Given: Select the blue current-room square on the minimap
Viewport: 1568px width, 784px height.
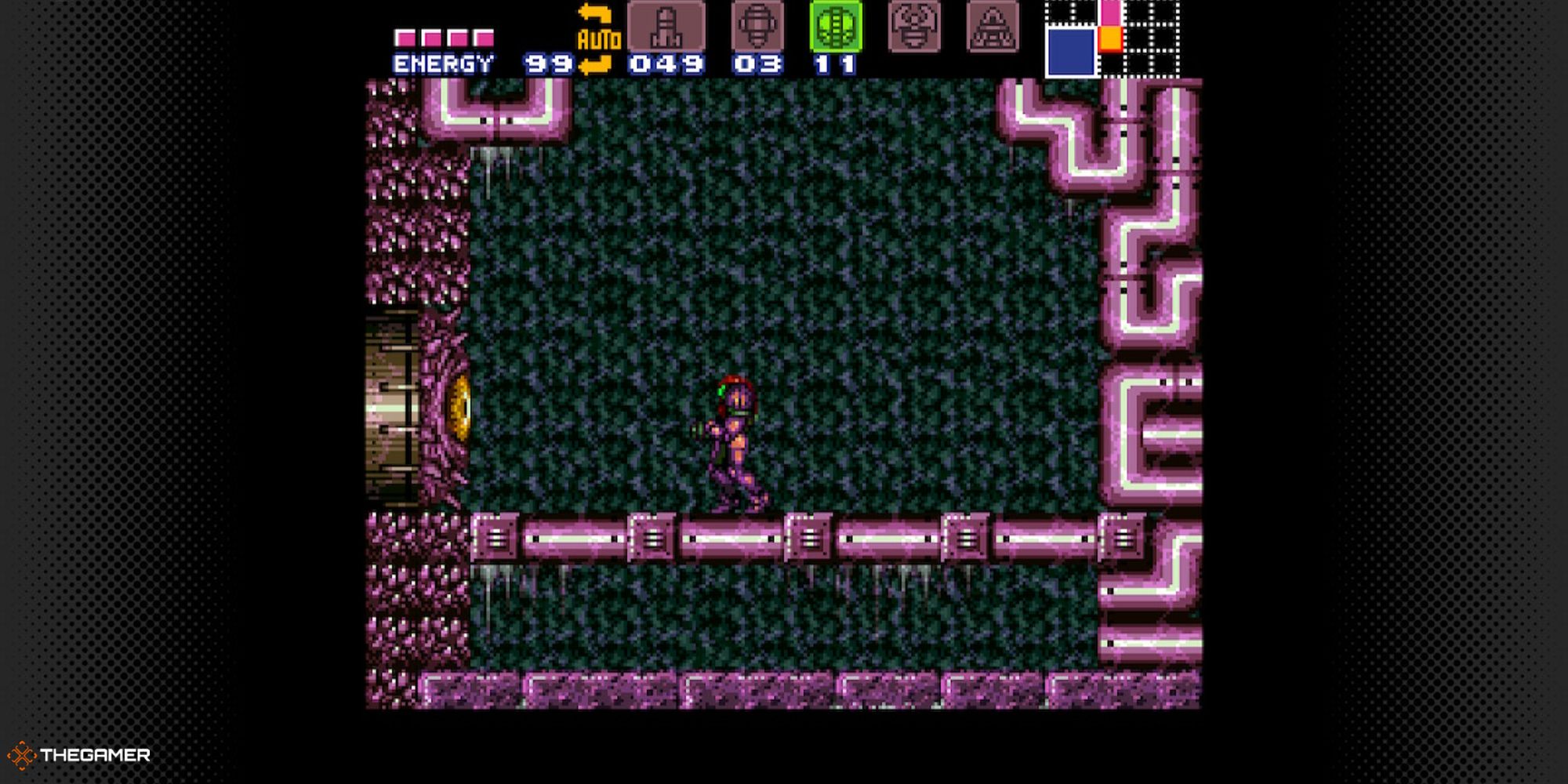Looking at the screenshot, I should pyautogui.click(x=1070, y=51).
